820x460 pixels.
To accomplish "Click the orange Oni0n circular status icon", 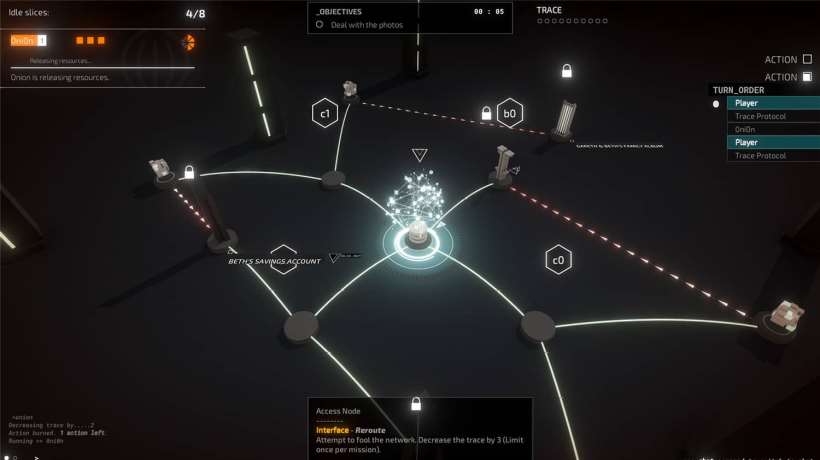I will coord(188,41).
